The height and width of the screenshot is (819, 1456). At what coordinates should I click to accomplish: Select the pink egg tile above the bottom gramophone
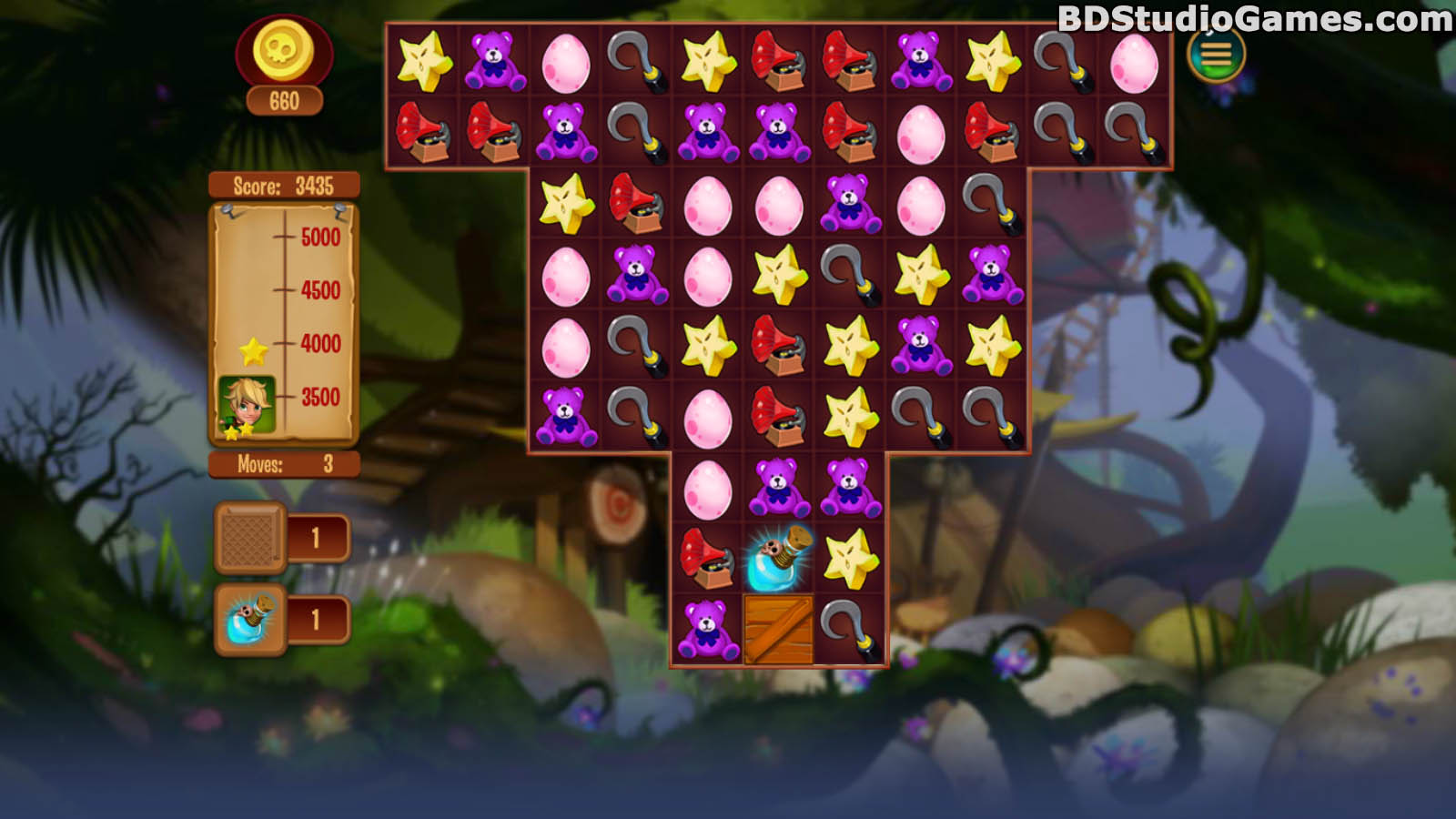pos(708,488)
